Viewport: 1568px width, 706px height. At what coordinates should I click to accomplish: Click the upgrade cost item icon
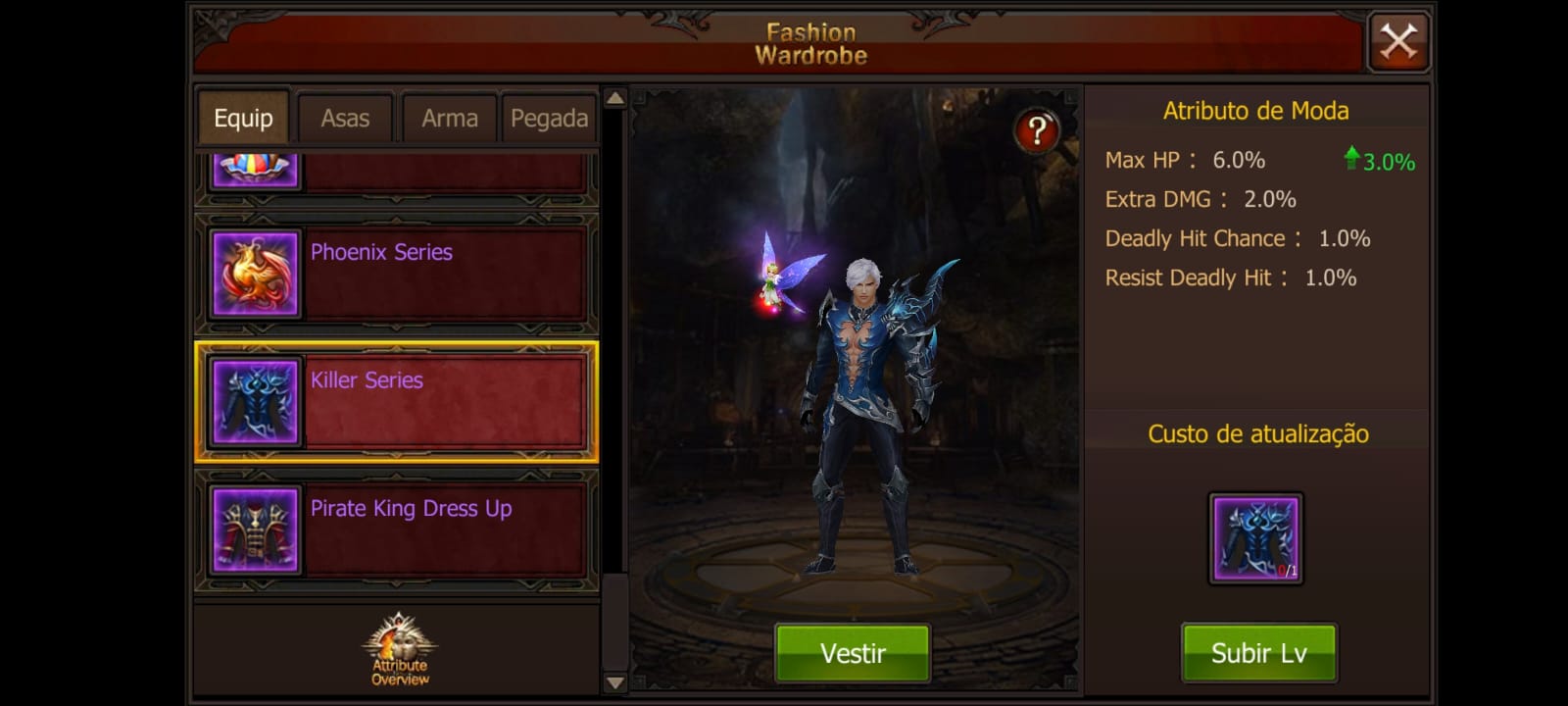[1255, 538]
